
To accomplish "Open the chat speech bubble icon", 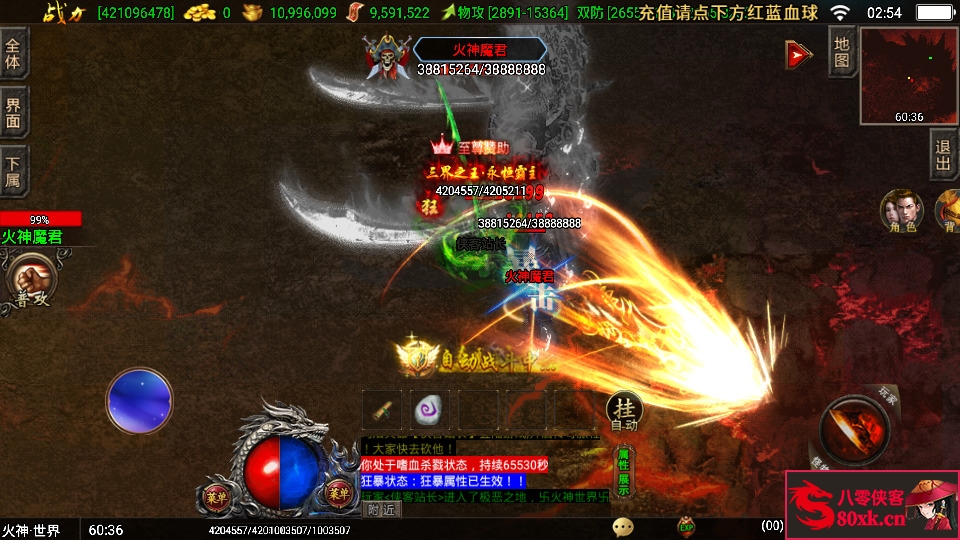I will [x=623, y=526].
